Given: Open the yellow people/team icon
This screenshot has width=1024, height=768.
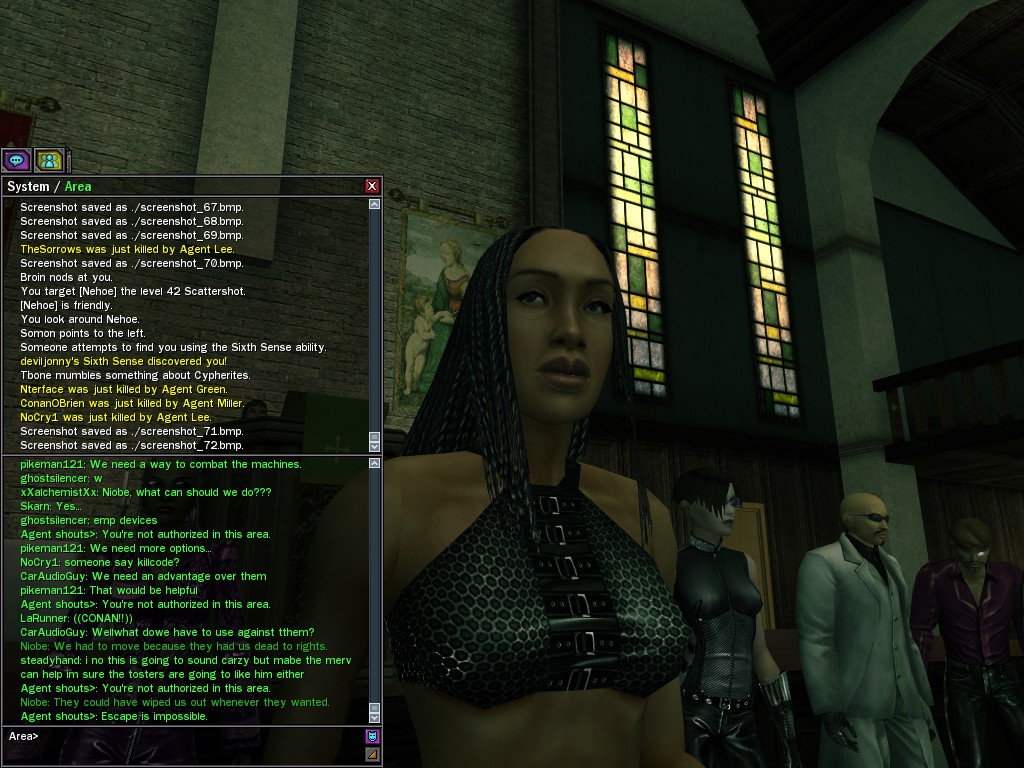Looking at the screenshot, I should point(49,160).
